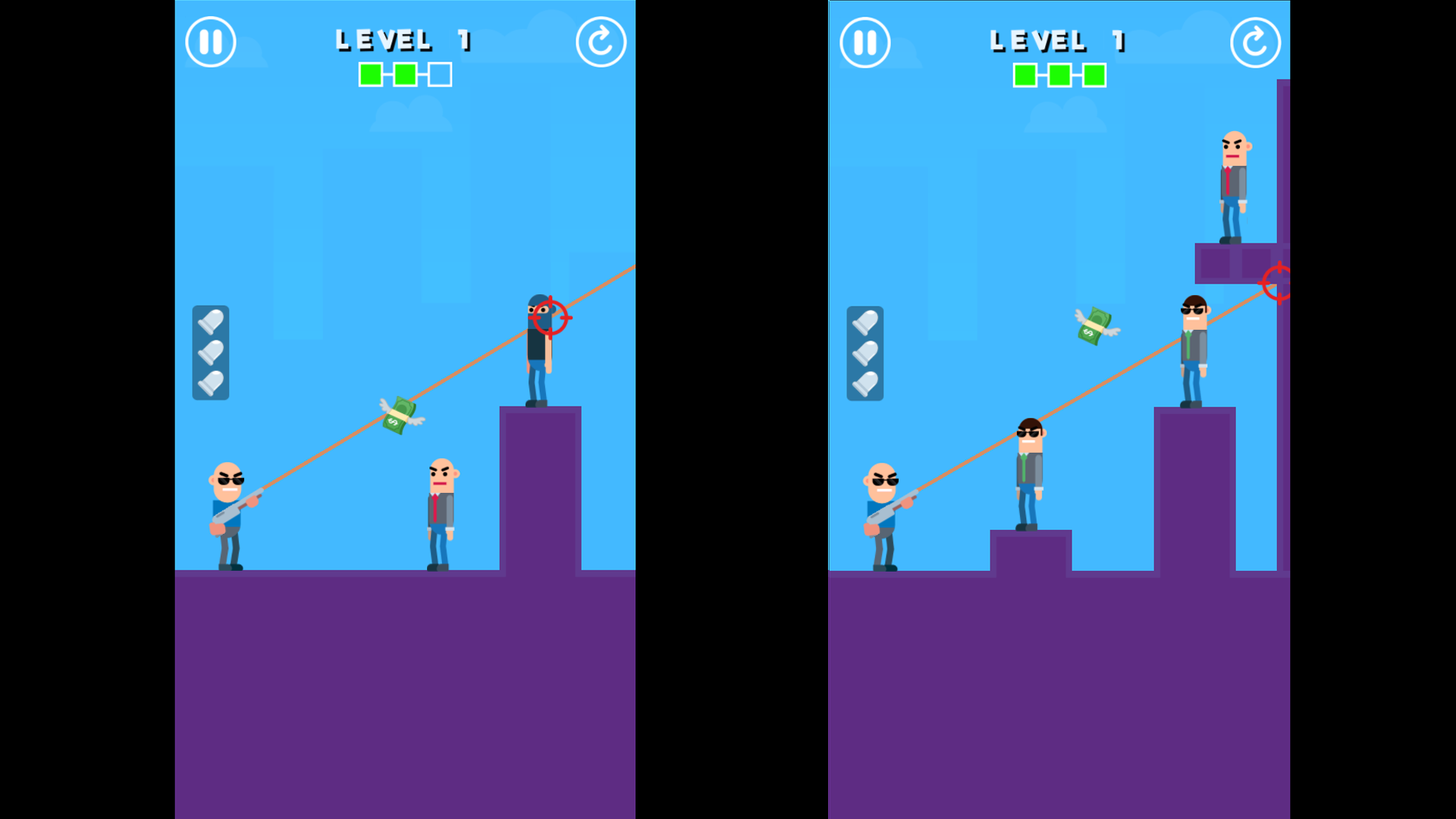Click the empty third progress square on left screen
Screen dimensions: 1456x819
[438, 74]
